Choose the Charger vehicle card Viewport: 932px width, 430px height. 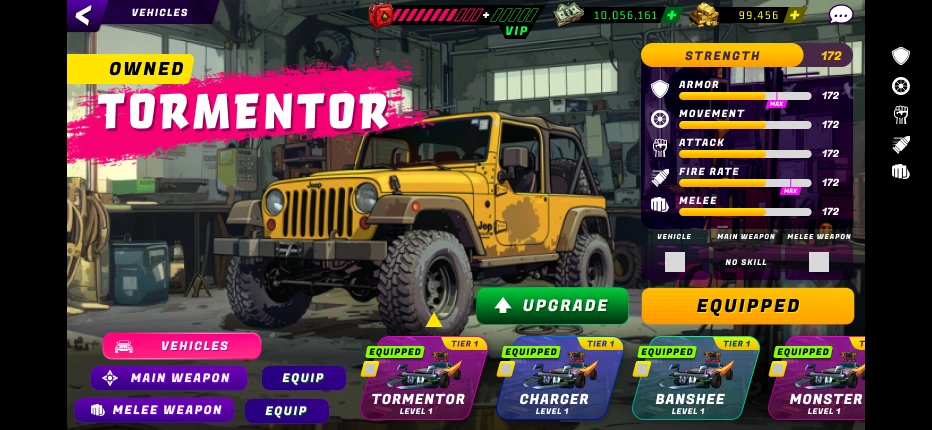[x=555, y=380]
